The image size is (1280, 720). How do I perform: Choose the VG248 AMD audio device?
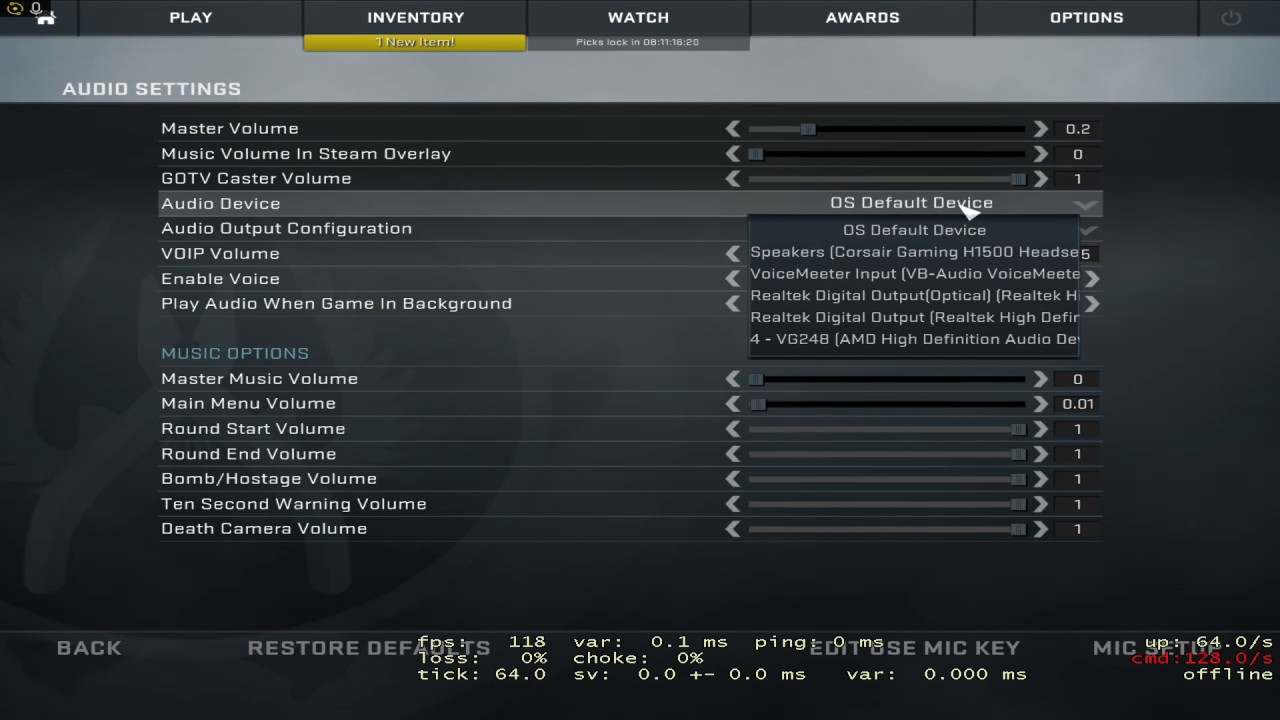tap(914, 339)
